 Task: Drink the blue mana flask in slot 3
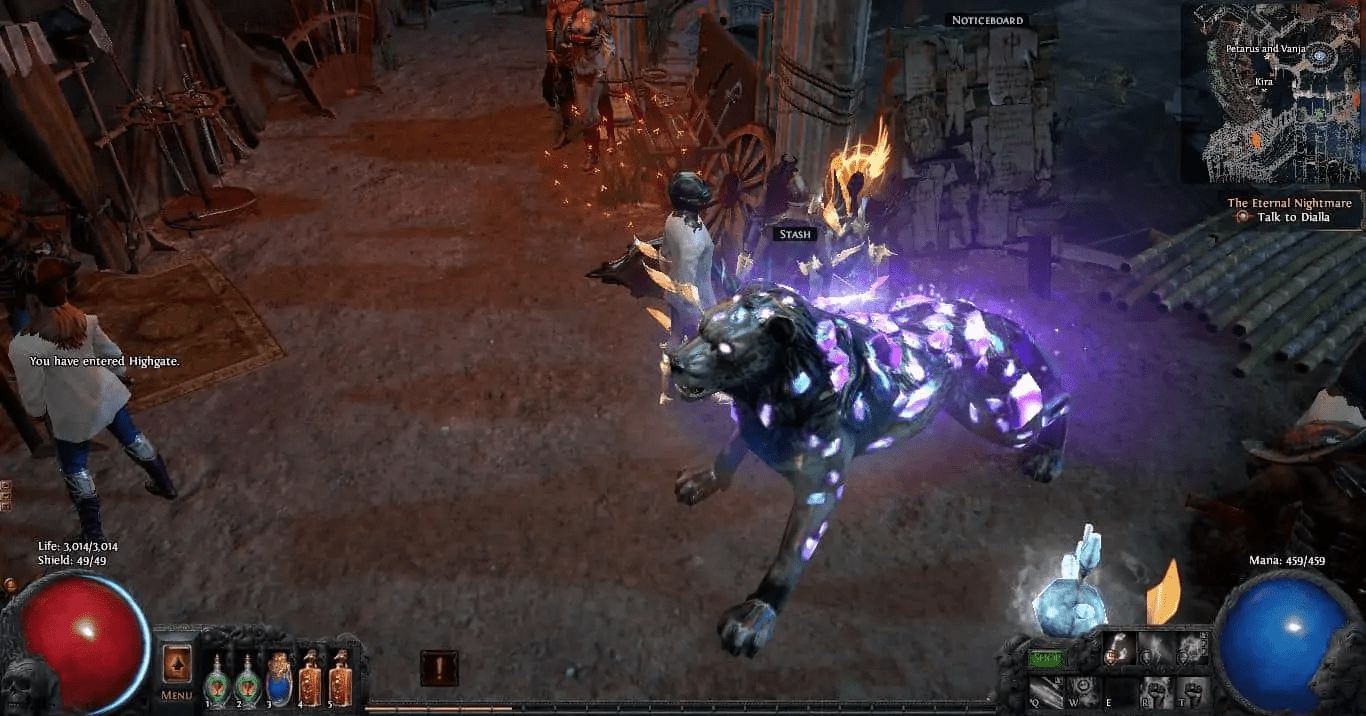tap(279, 678)
